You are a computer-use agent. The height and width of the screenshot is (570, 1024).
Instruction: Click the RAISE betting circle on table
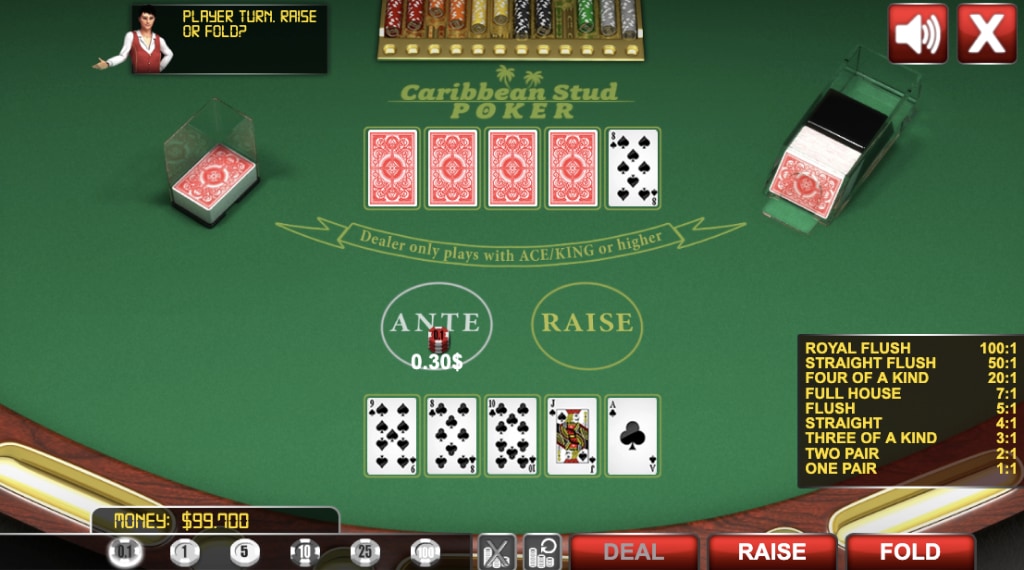(x=587, y=323)
